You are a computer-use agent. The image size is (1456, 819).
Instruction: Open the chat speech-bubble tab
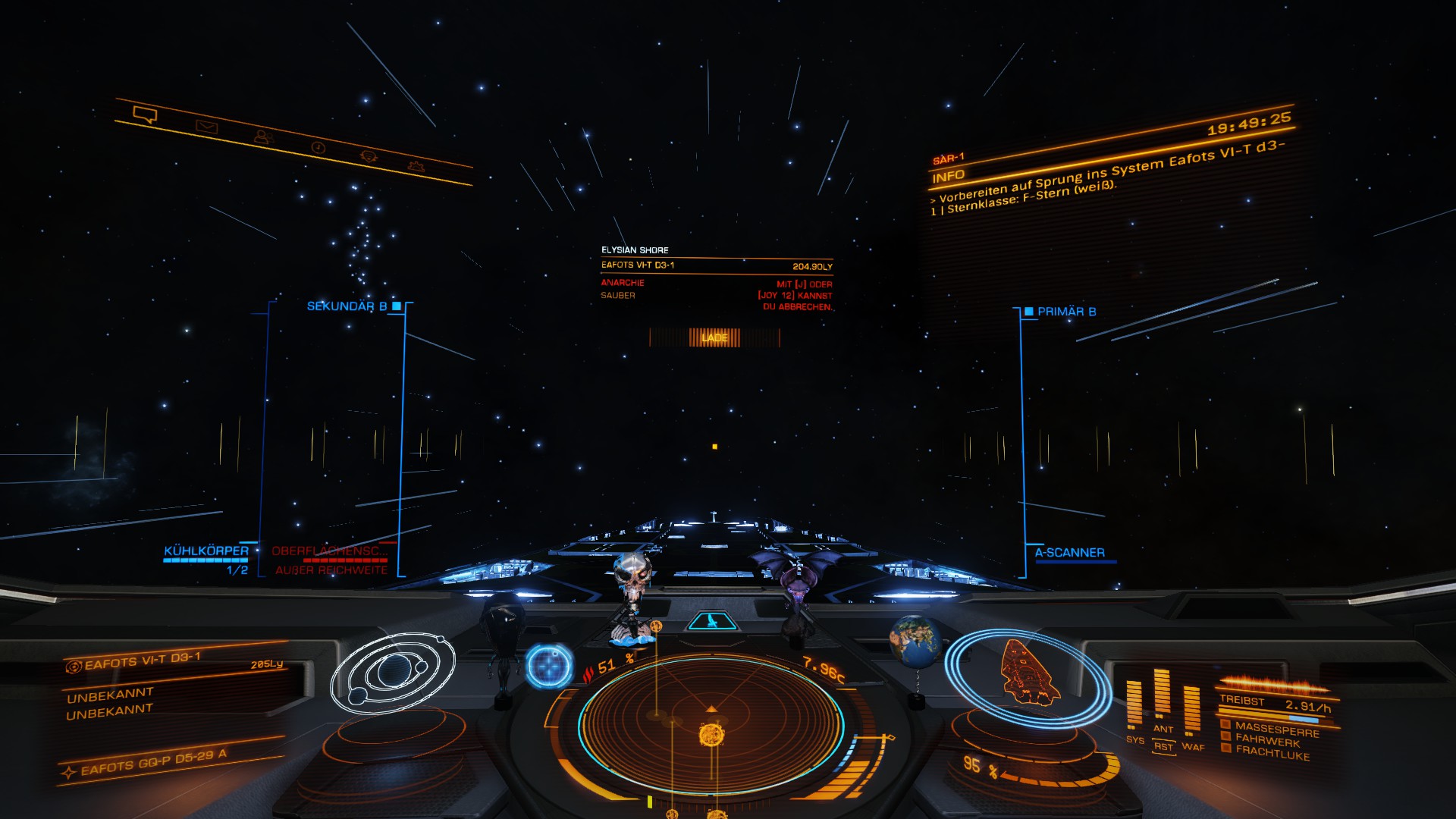pos(144,115)
